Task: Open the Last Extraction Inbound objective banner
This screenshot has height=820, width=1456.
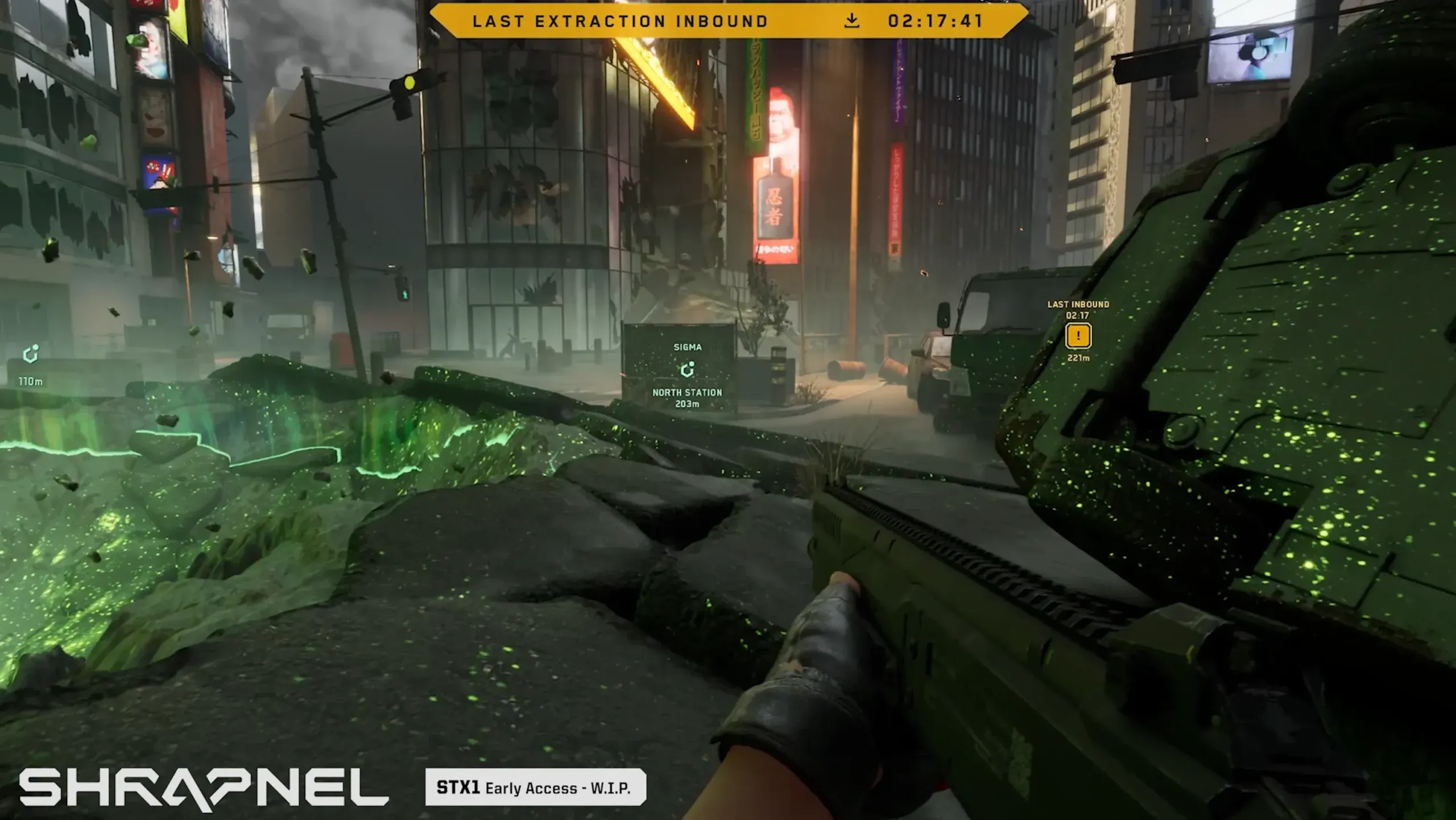Action: pos(620,21)
